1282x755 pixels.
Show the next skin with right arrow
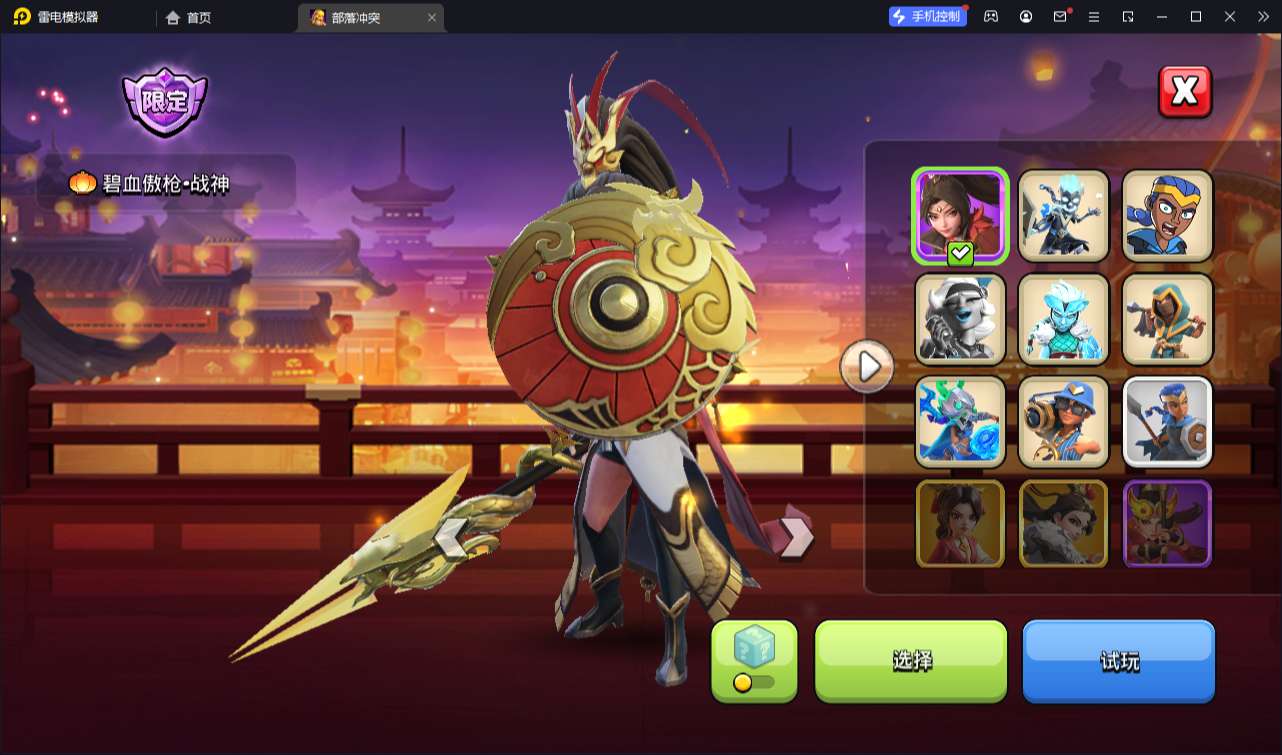[795, 537]
